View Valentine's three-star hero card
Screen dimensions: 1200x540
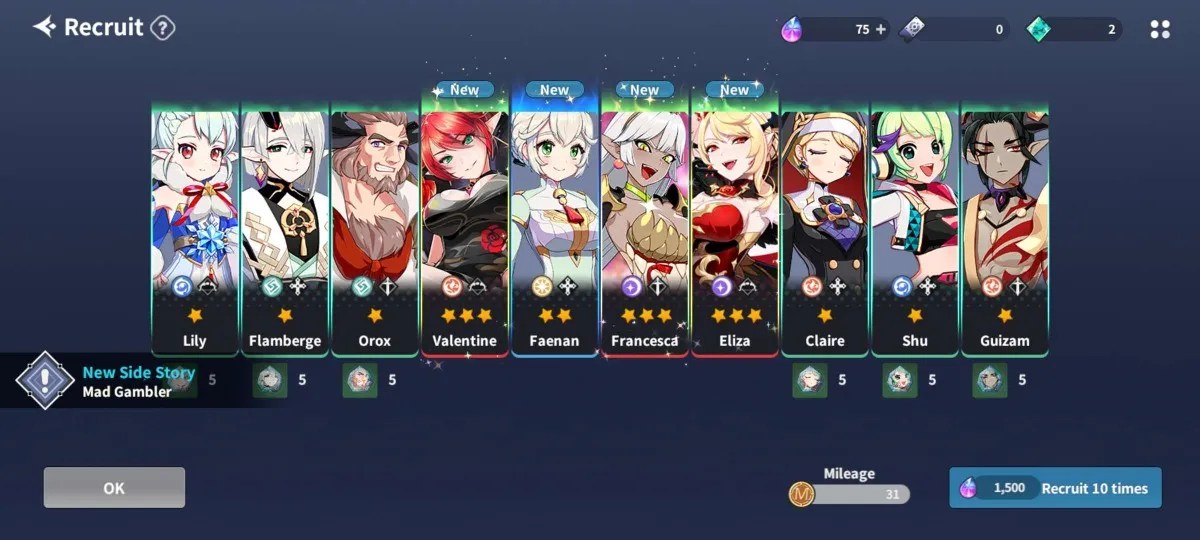click(465, 230)
